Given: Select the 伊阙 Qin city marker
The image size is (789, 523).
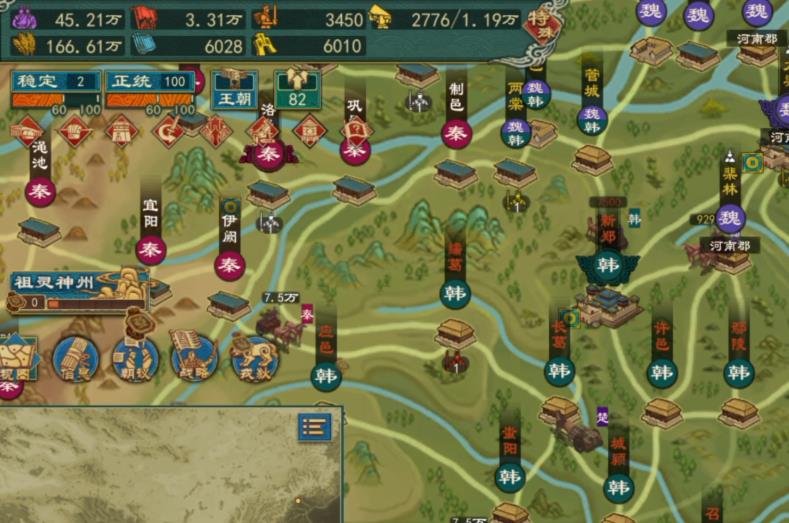Looking at the screenshot, I should pos(230,265).
